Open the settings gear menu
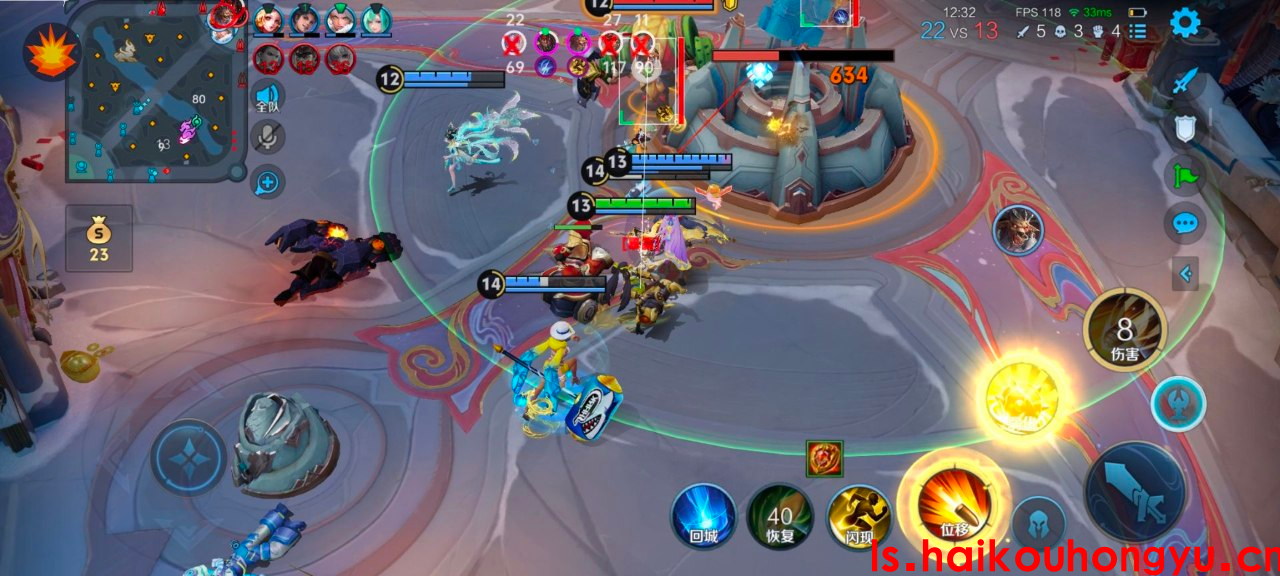Screen dimensions: 1280x576 [1185, 22]
